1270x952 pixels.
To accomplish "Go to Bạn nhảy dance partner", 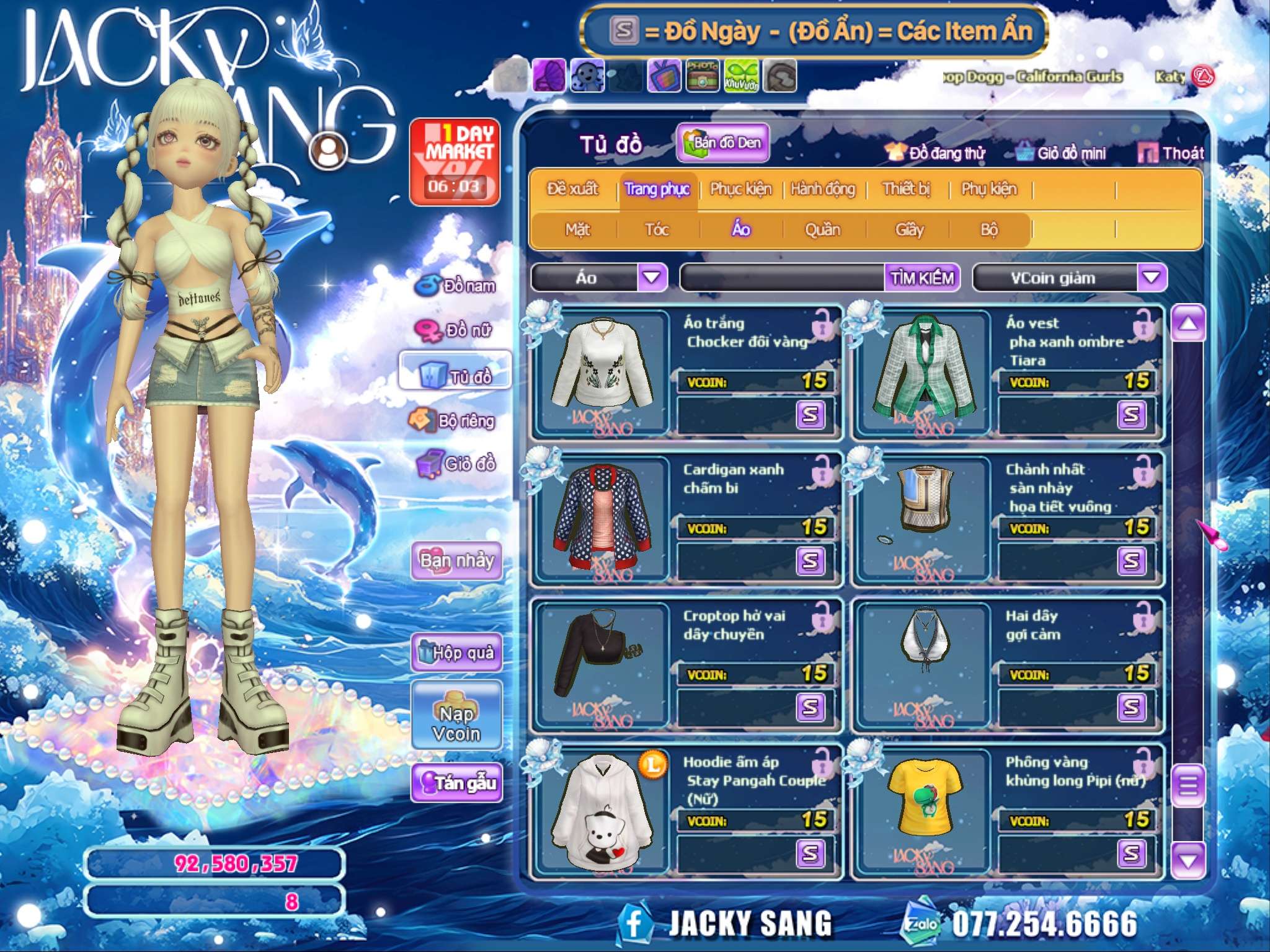I will coord(457,560).
